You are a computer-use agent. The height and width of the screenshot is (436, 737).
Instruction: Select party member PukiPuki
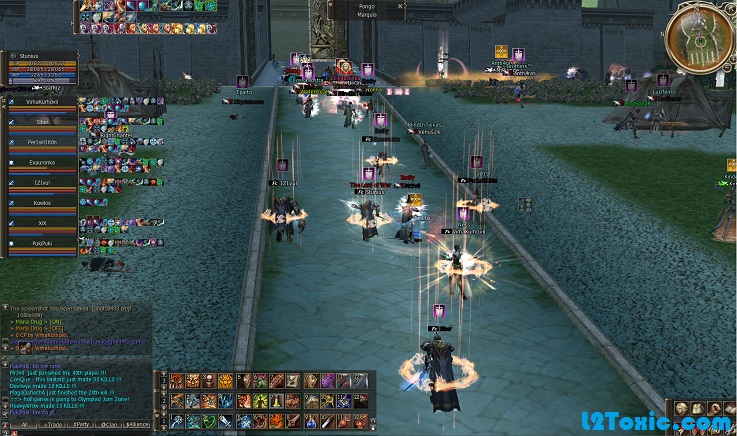[x=42, y=242]
